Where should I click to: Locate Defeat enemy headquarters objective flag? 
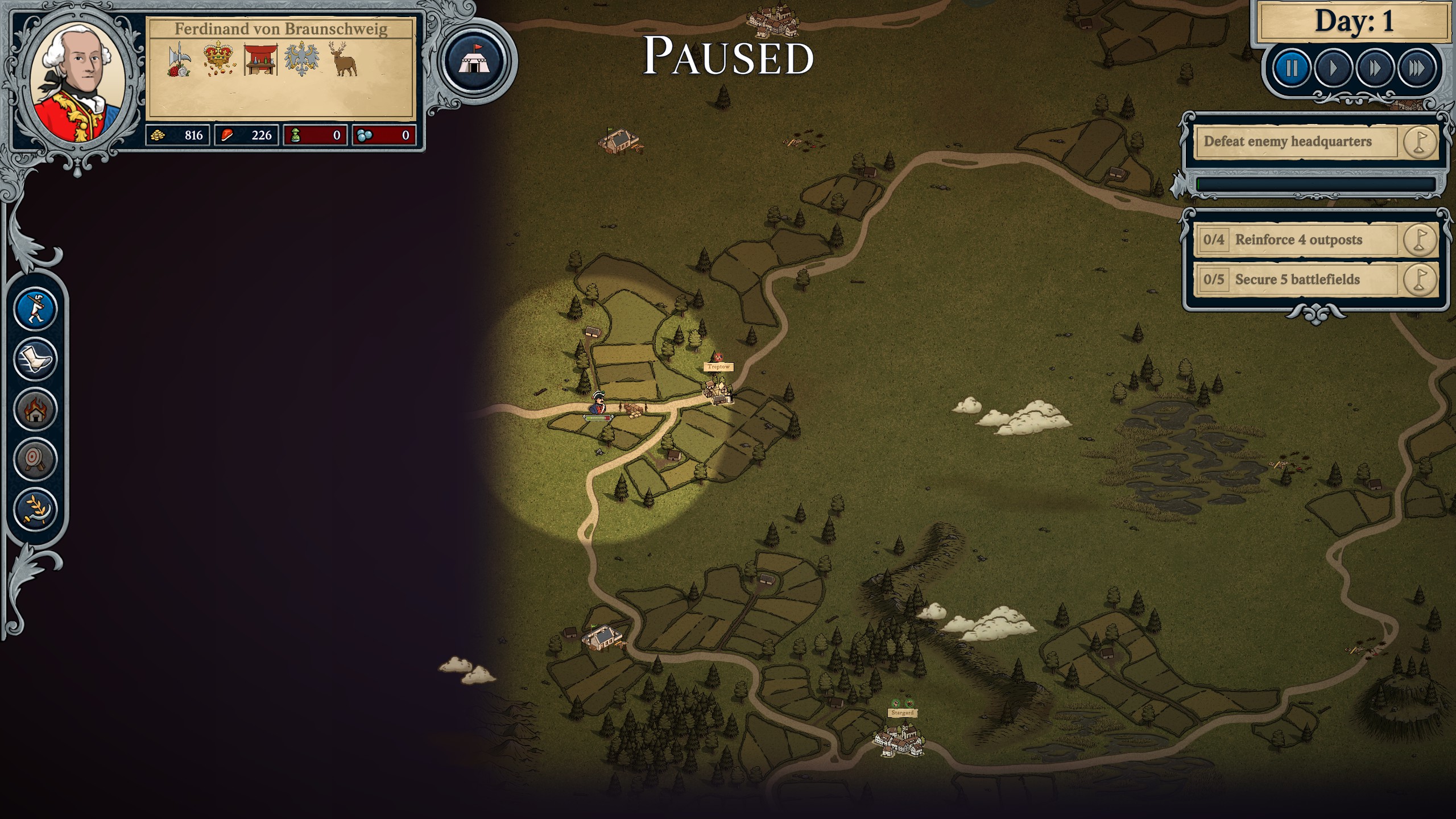pos(1420,142)
